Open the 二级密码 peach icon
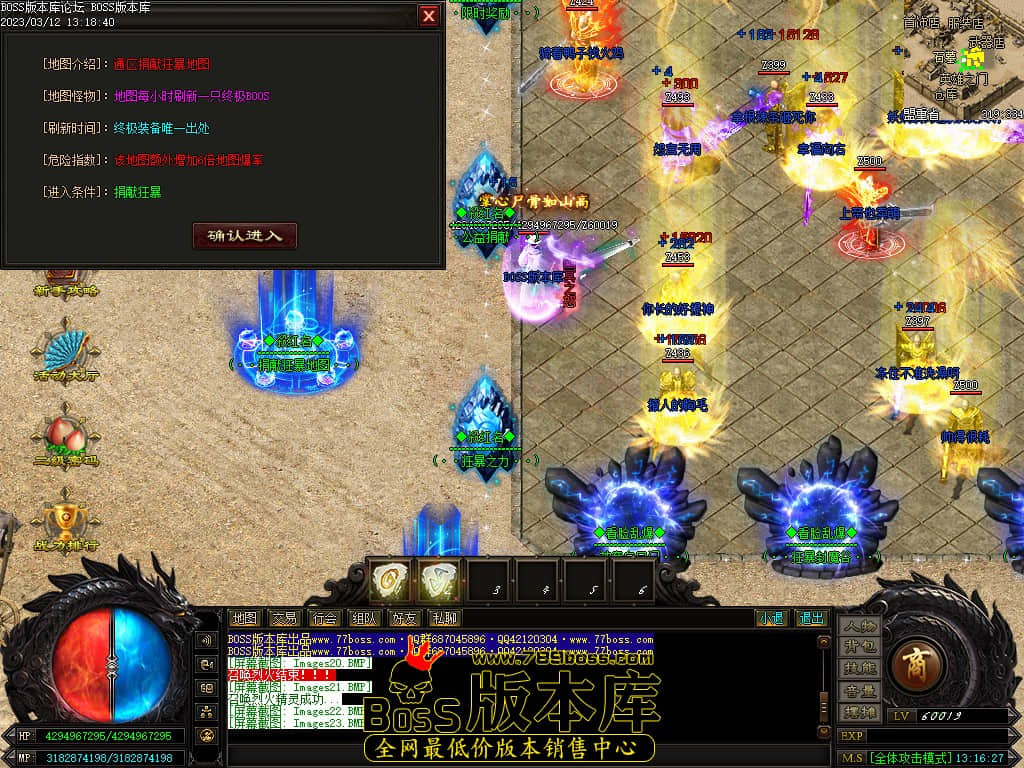This screenshot has width=1024, height=768. tap(66, 437)
